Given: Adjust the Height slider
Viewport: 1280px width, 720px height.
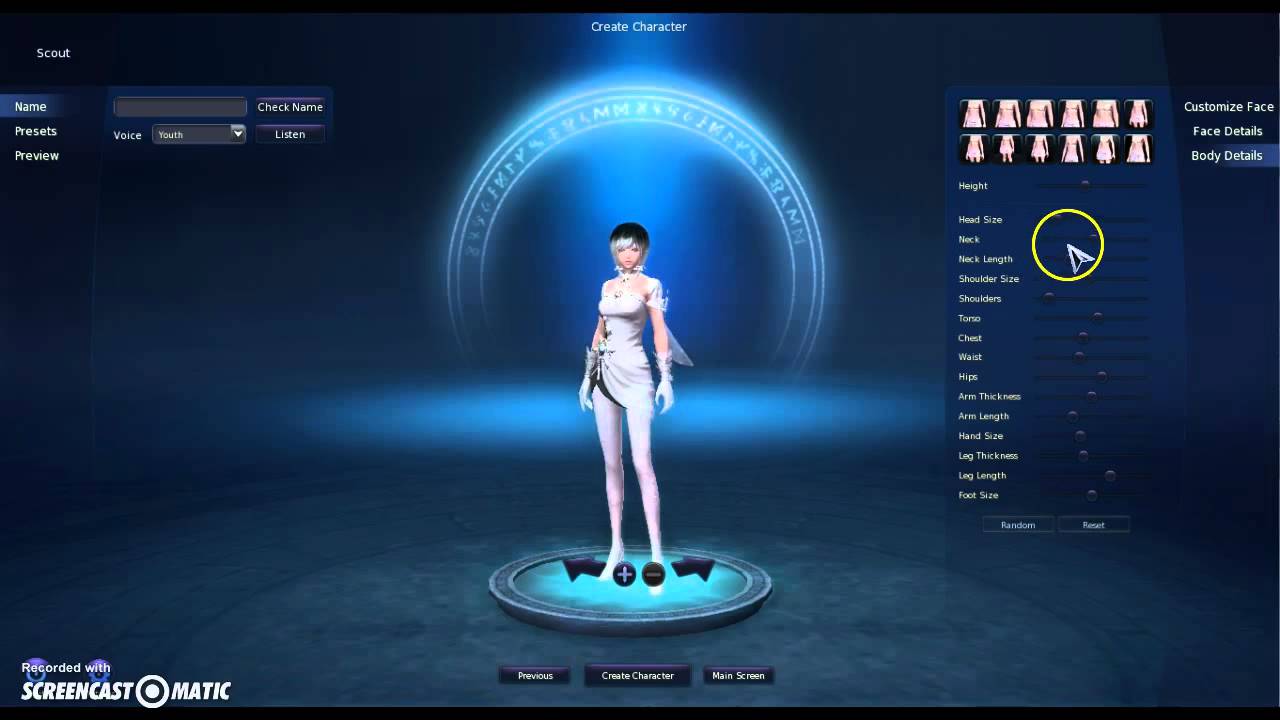Looking at the screenshot, I should pyautogui.click(x=1086, y=184).
